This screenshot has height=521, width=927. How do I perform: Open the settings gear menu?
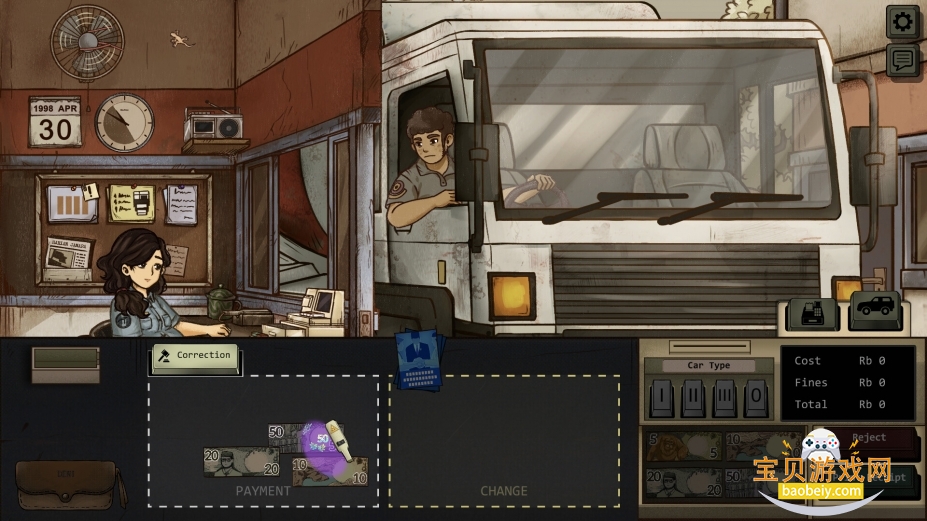pos(902,21)
